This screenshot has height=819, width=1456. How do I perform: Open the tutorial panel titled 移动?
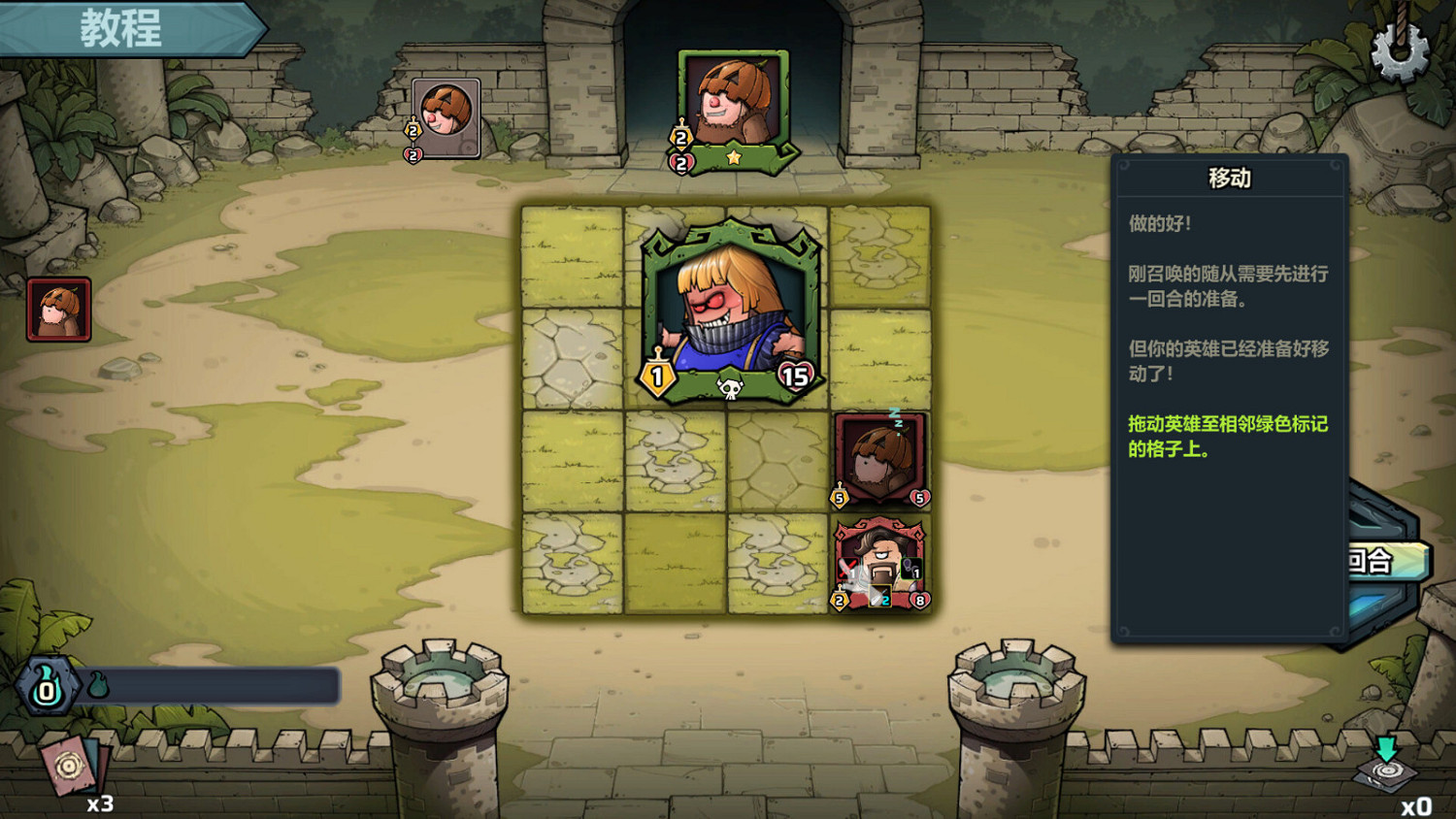[x=1228, y=178]
